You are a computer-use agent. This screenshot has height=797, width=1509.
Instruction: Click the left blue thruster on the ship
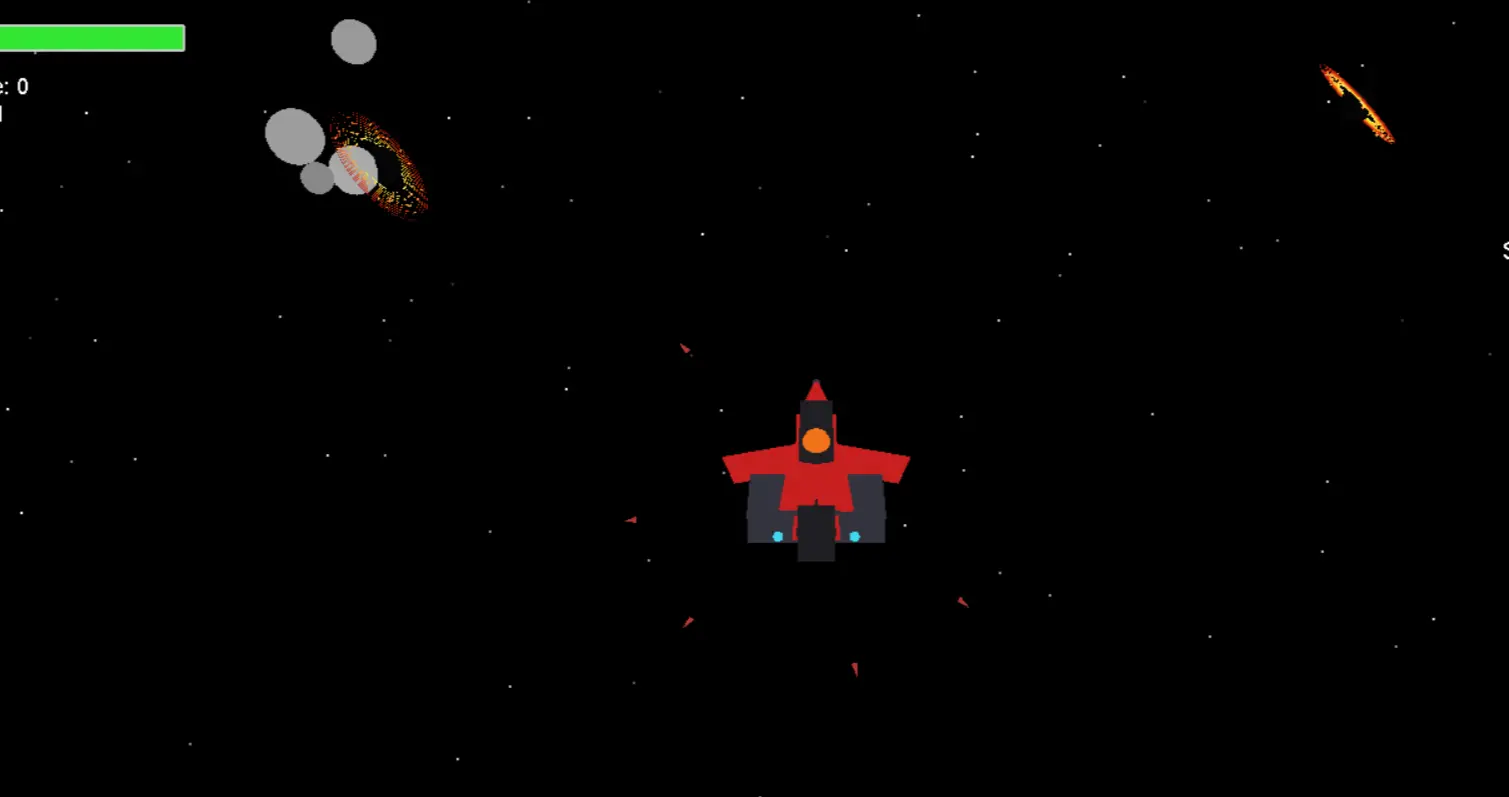point(780,536)
